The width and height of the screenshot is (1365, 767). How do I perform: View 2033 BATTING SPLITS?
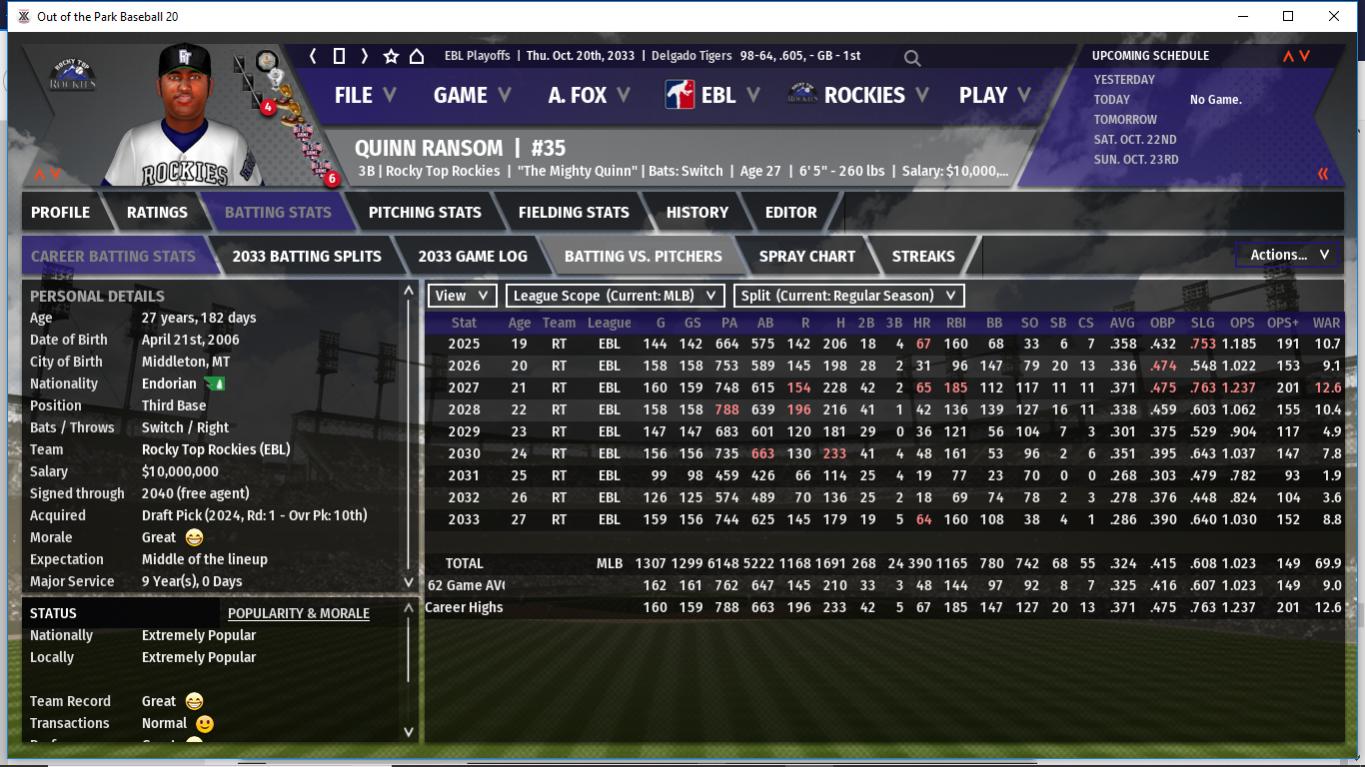tap(306, 256)
